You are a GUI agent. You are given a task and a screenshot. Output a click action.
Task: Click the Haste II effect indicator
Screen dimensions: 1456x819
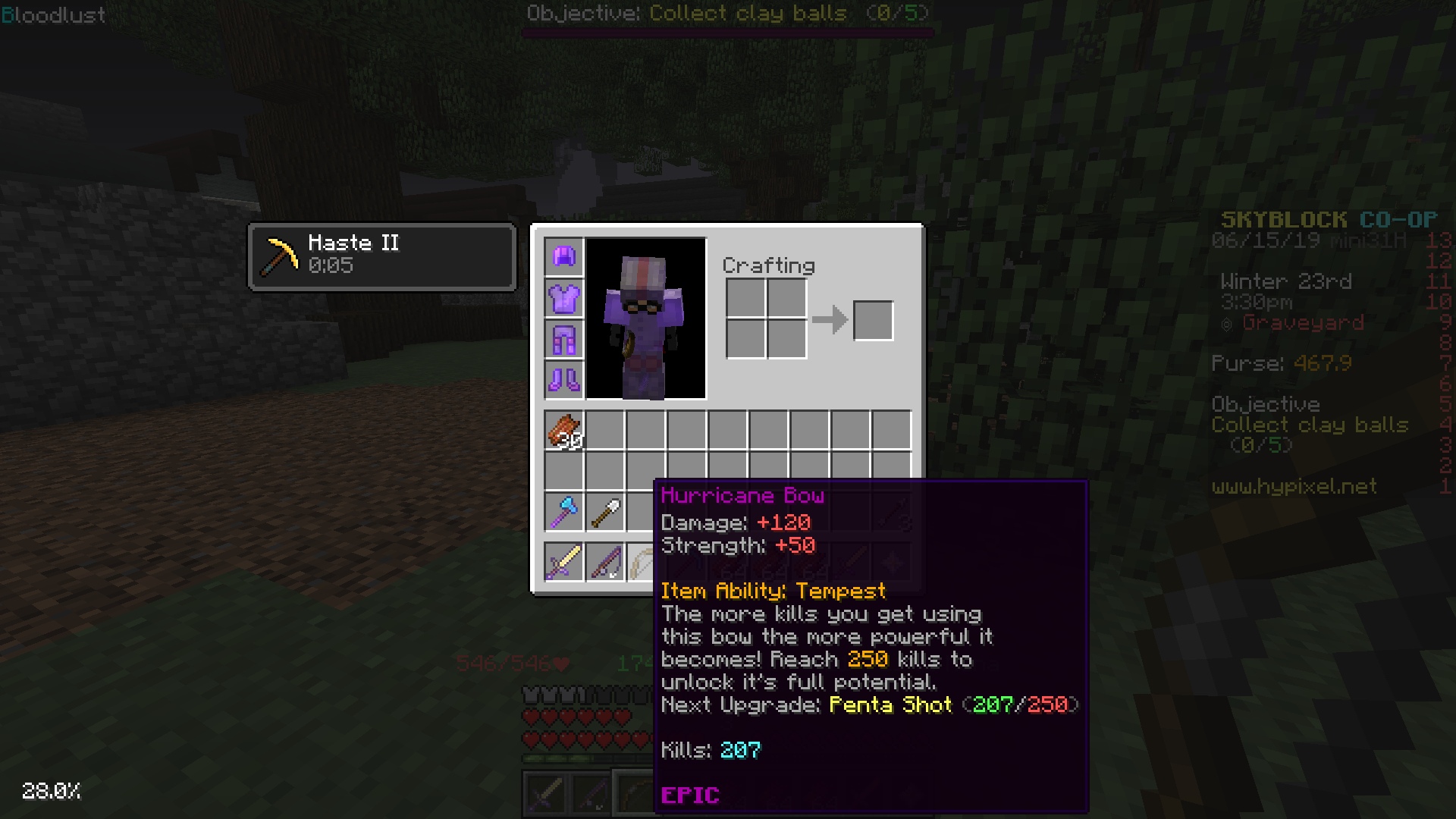point(381,256)
